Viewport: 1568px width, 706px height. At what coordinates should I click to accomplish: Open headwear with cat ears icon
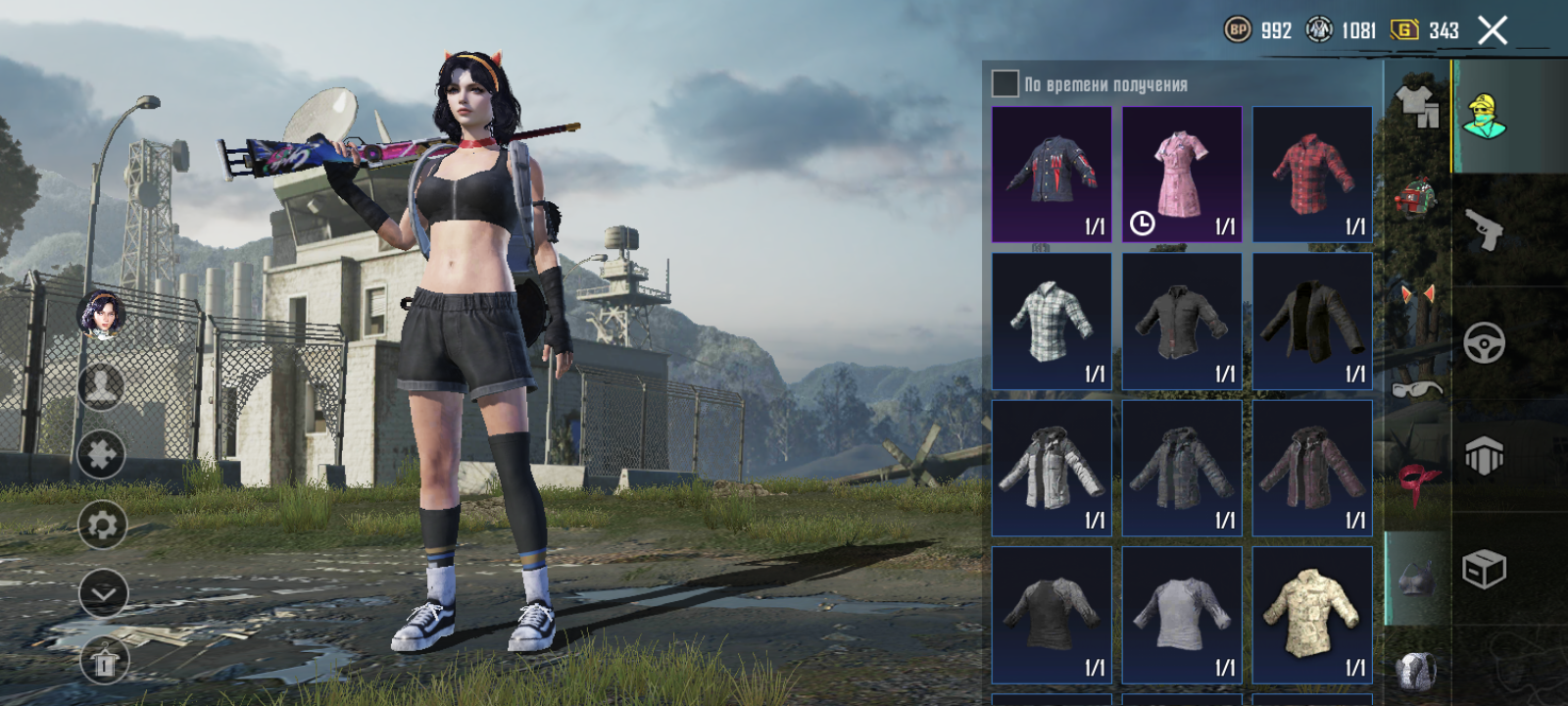(x=1416, y=296)
